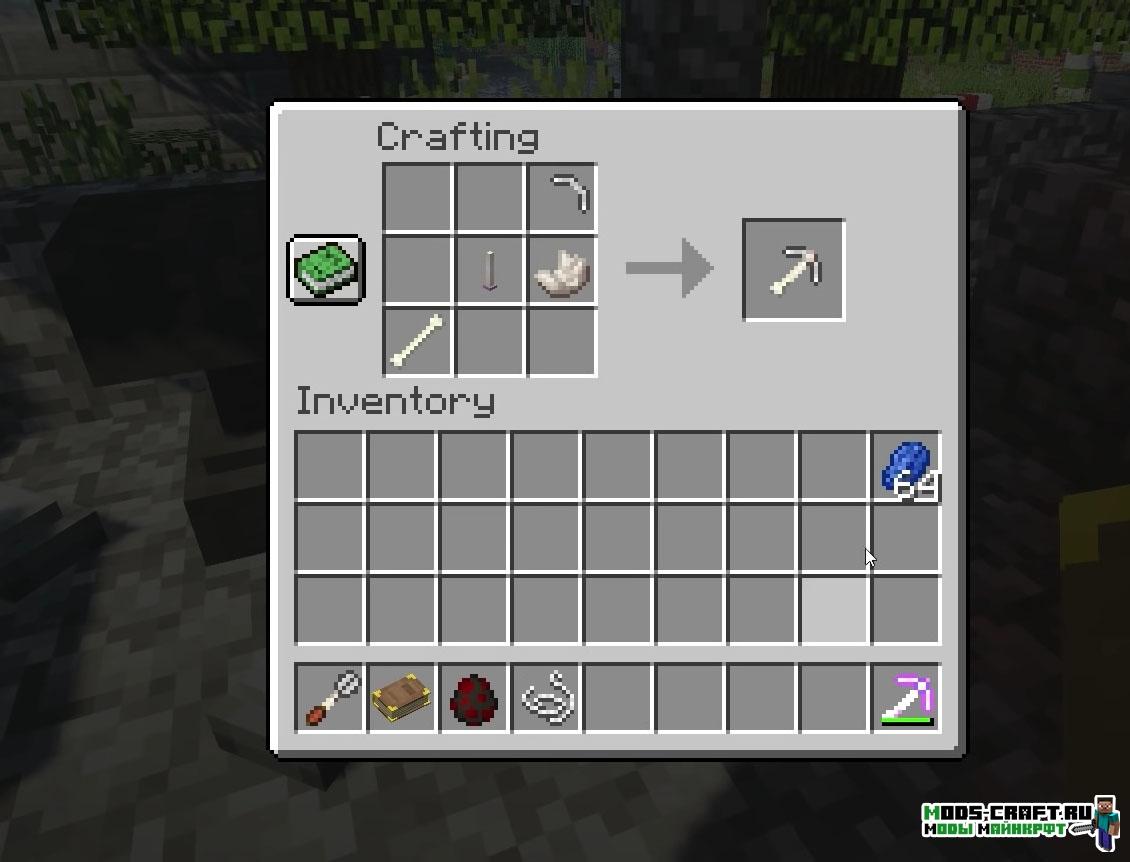Open the green recipe book

click(x=326, y=269)
